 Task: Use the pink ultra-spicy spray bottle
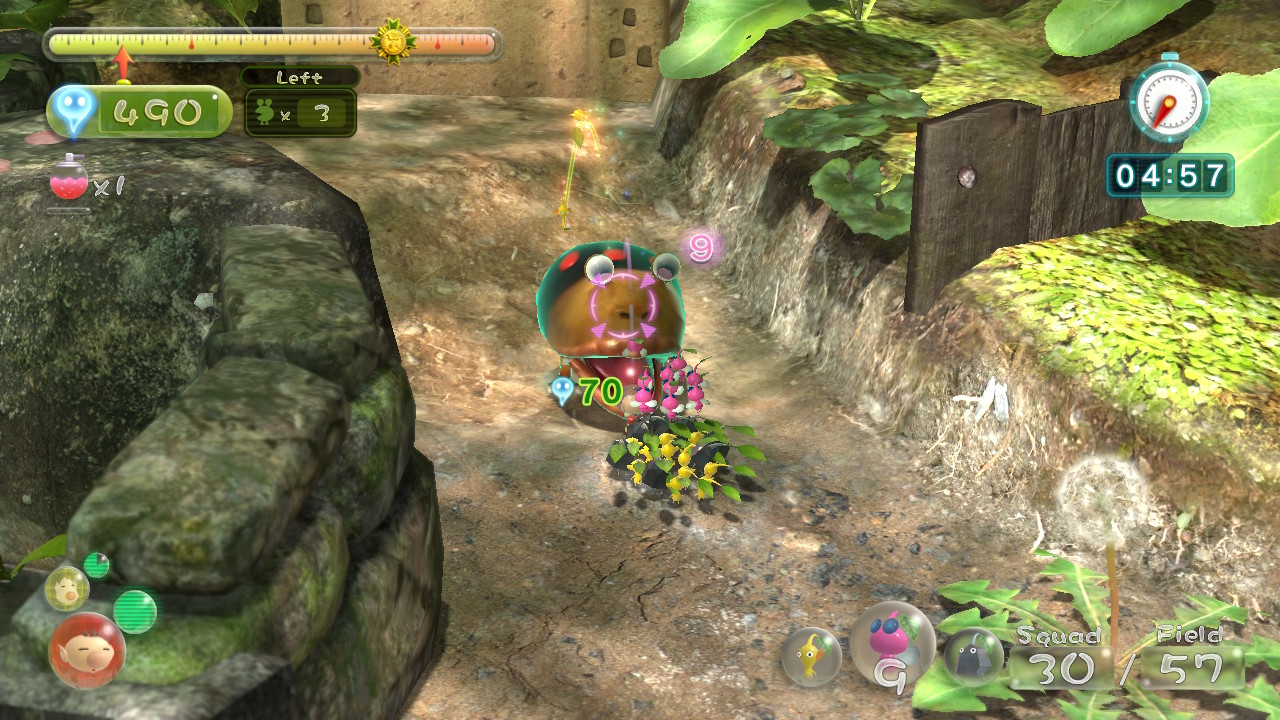(68, 181)
